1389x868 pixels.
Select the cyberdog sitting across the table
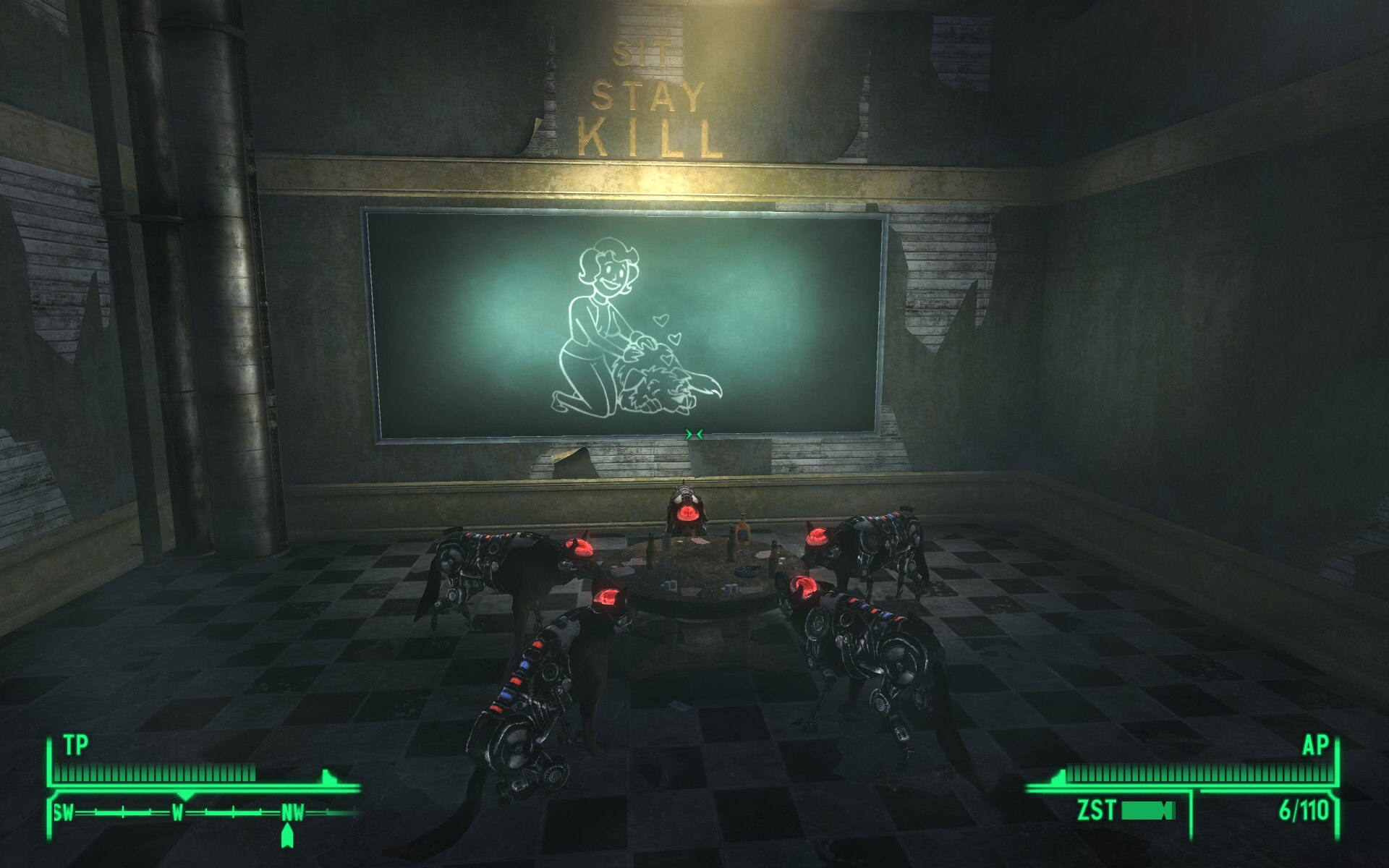[x=687, y=514]
